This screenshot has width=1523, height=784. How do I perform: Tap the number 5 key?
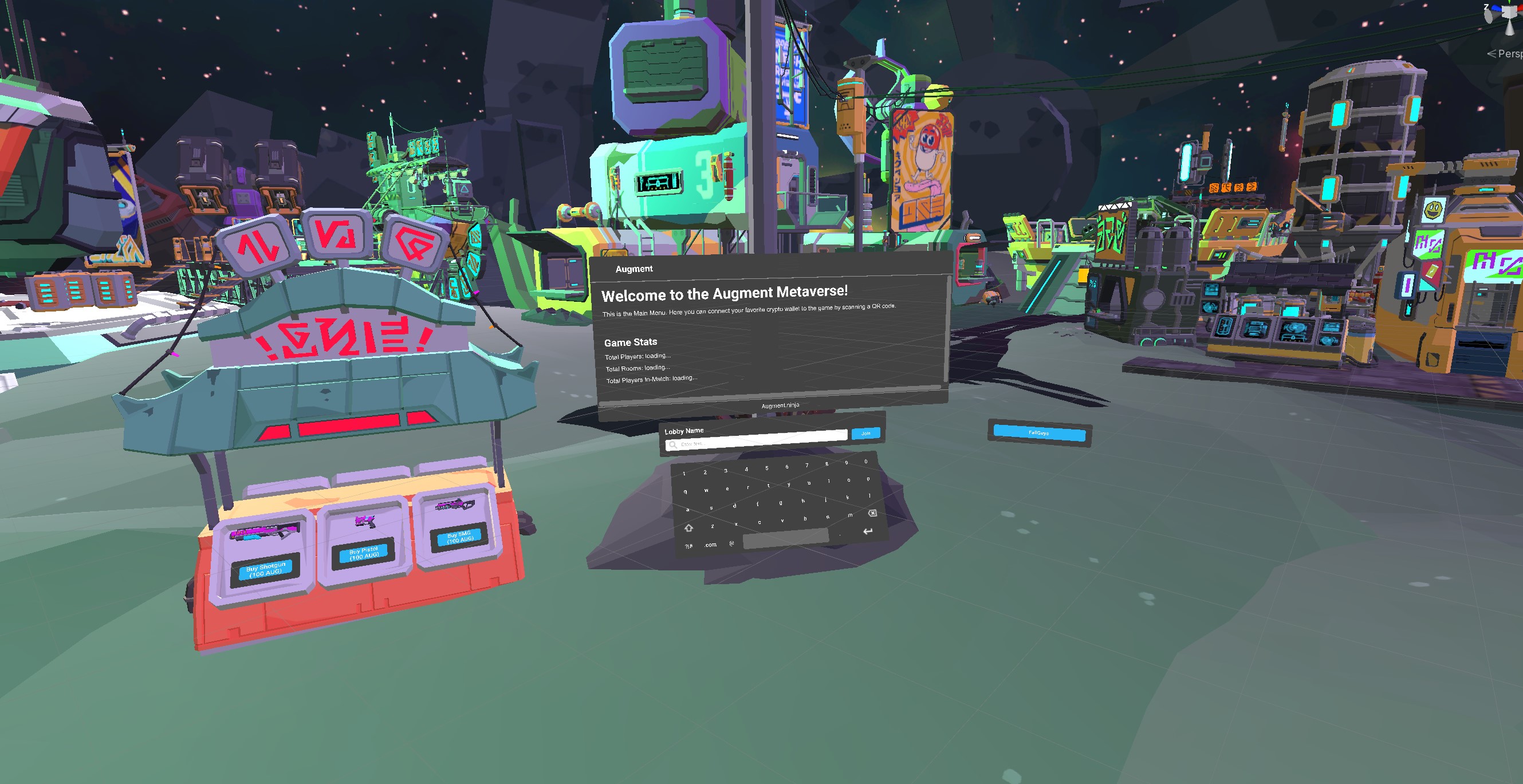point(767,468)
